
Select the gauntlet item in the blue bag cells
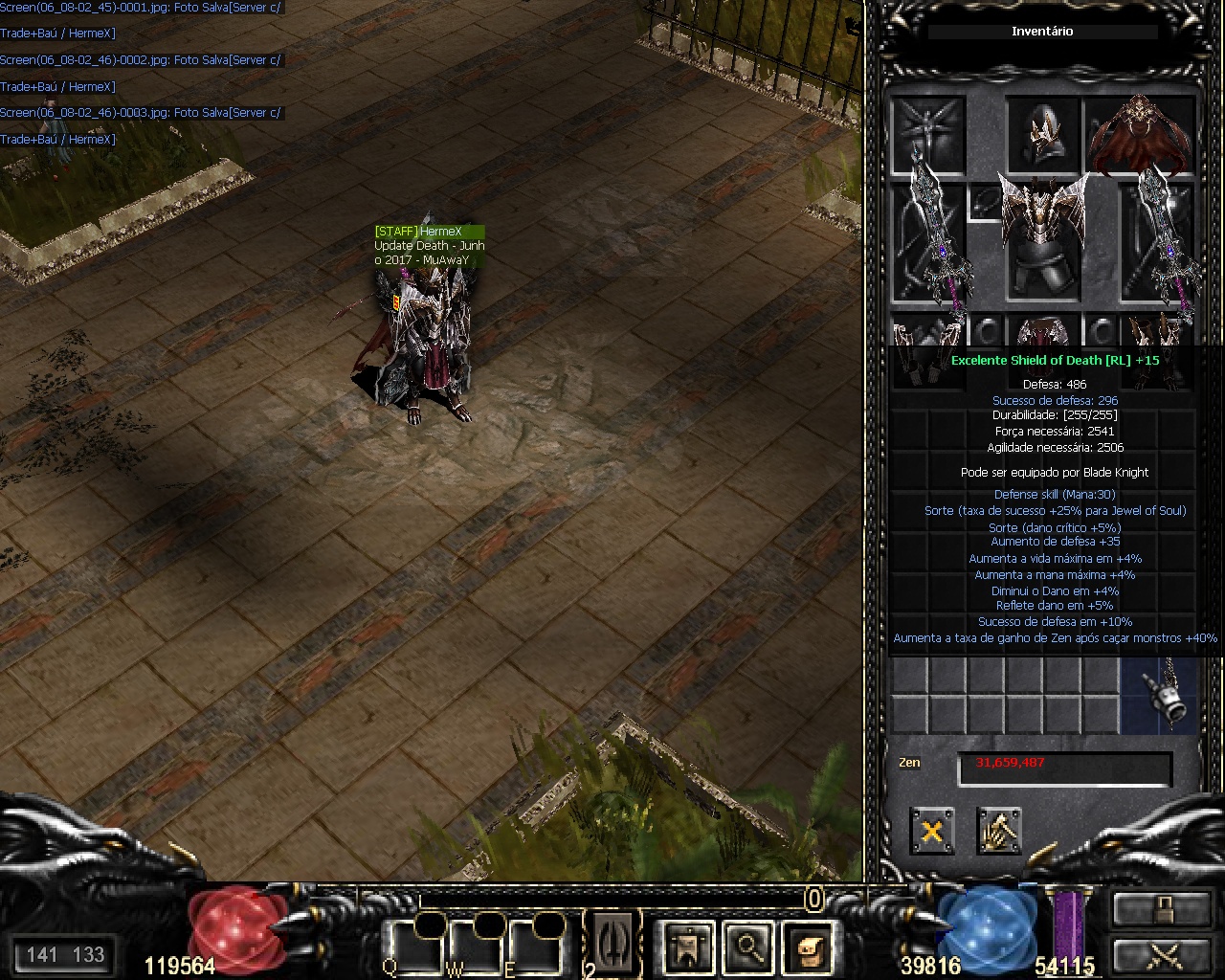click(x=1159, y=697)
